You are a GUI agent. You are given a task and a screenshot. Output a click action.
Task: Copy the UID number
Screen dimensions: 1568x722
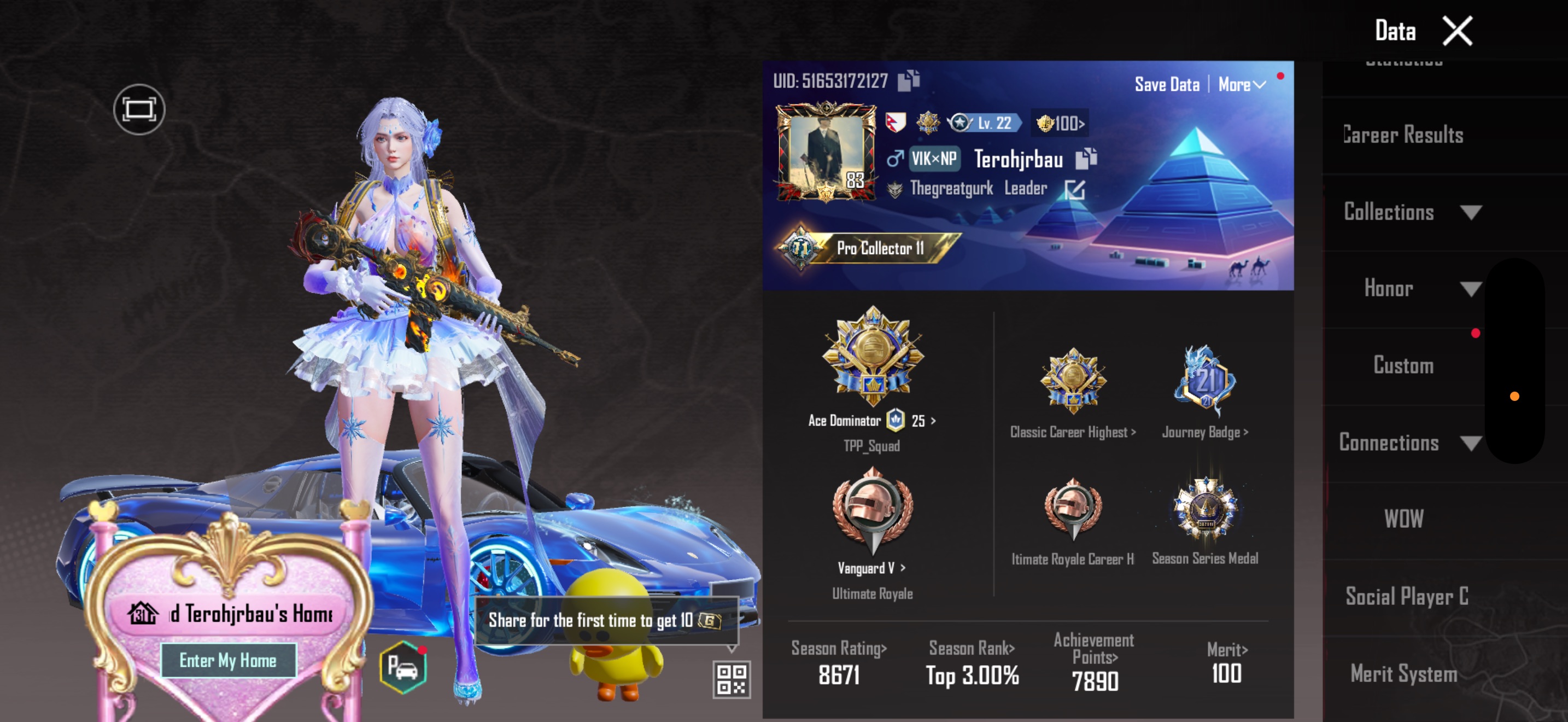coord(909,80)
